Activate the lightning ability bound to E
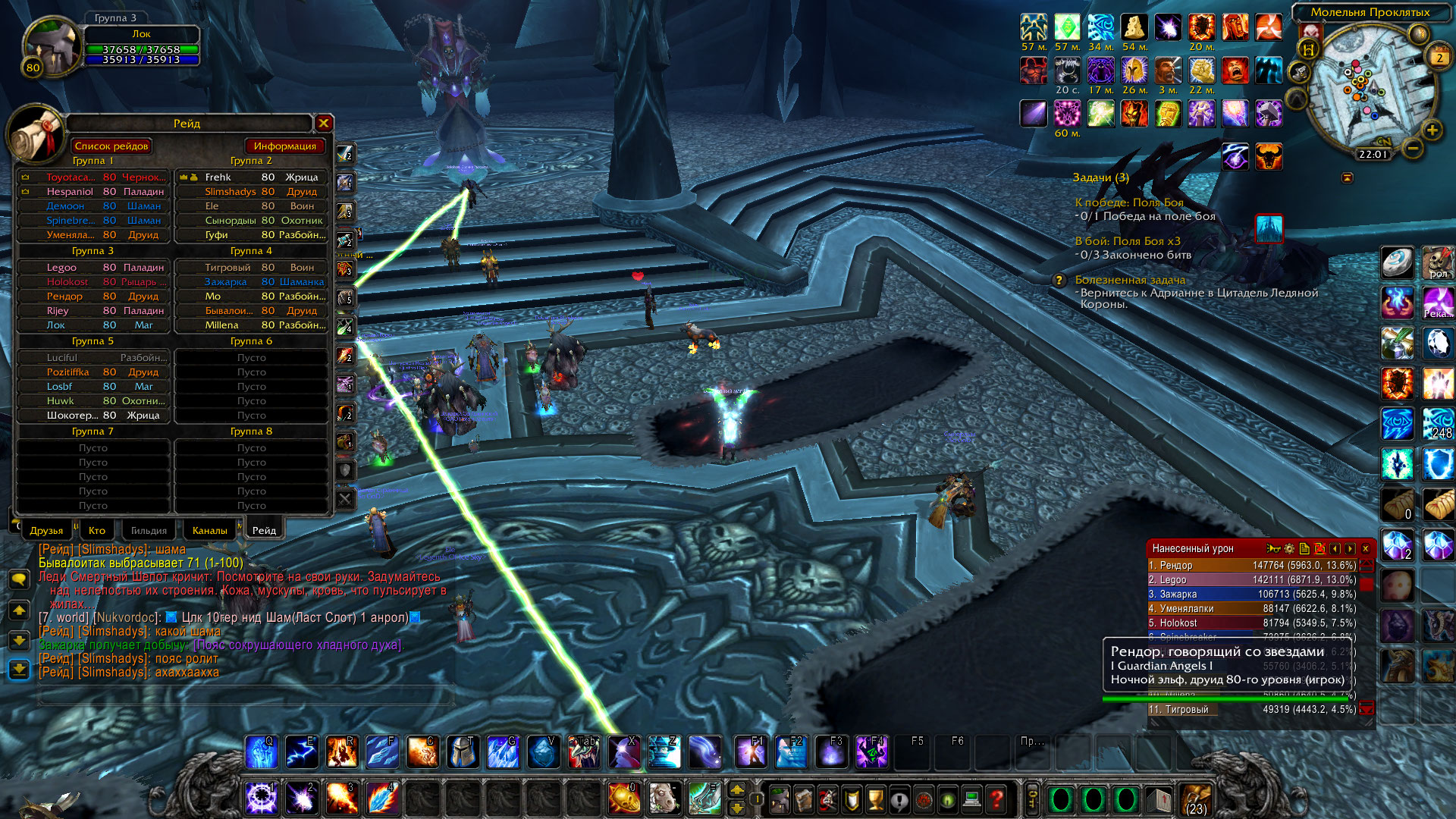 tap(302, 752)
